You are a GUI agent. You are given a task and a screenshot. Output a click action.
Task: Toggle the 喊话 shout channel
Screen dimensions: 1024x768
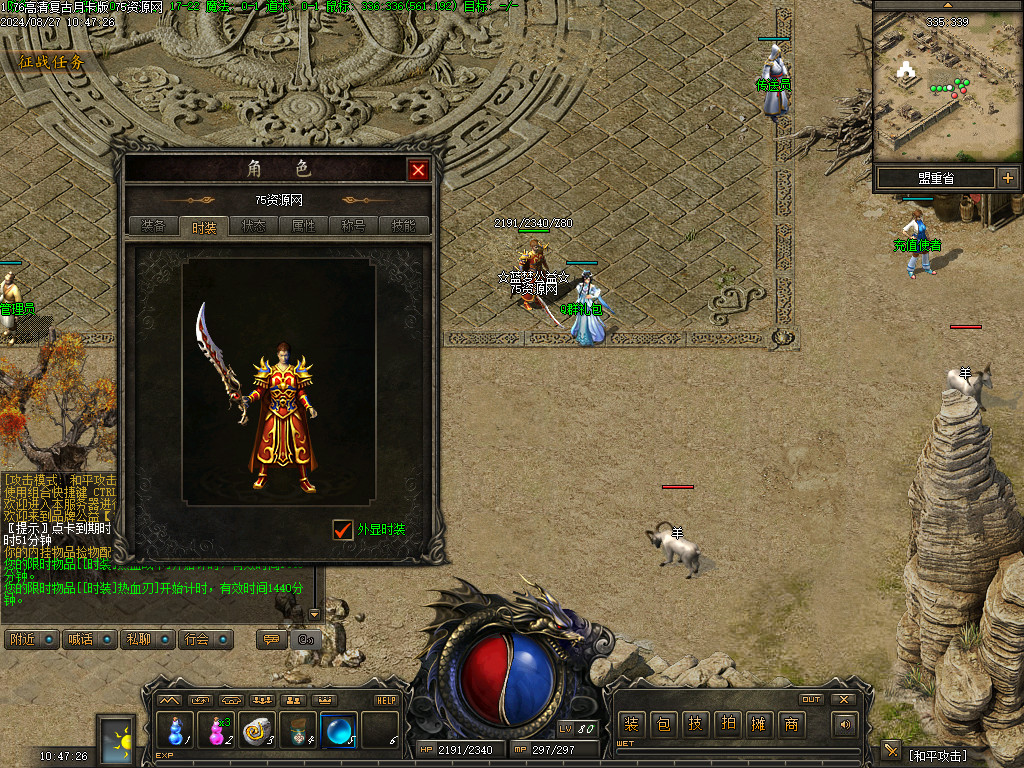[89, 639]
